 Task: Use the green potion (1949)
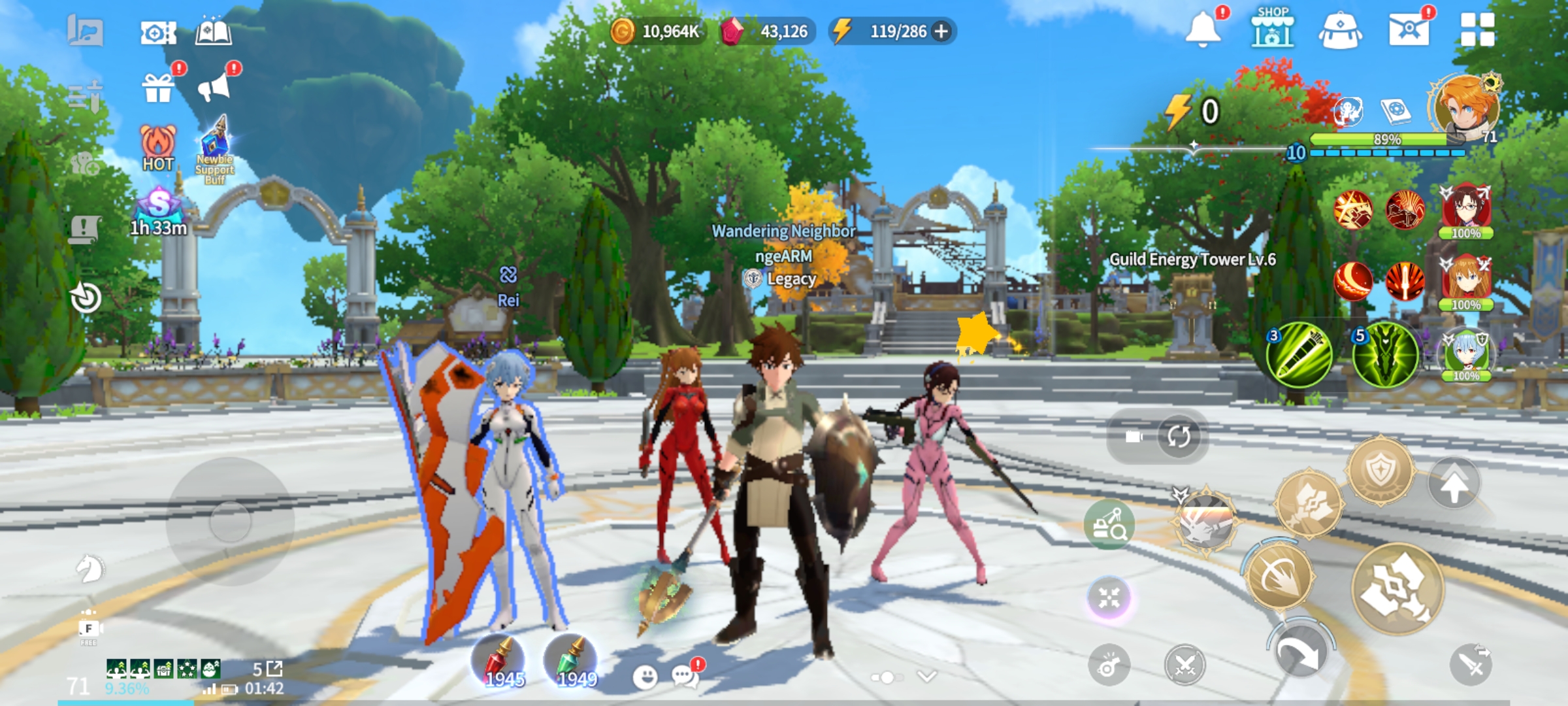click(x=571, y=662)
